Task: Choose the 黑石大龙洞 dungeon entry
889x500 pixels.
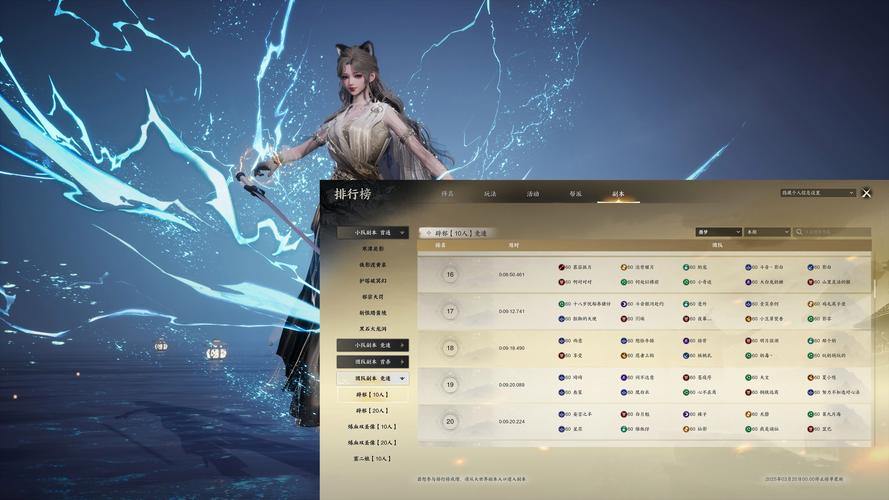Action: (373, 328)
